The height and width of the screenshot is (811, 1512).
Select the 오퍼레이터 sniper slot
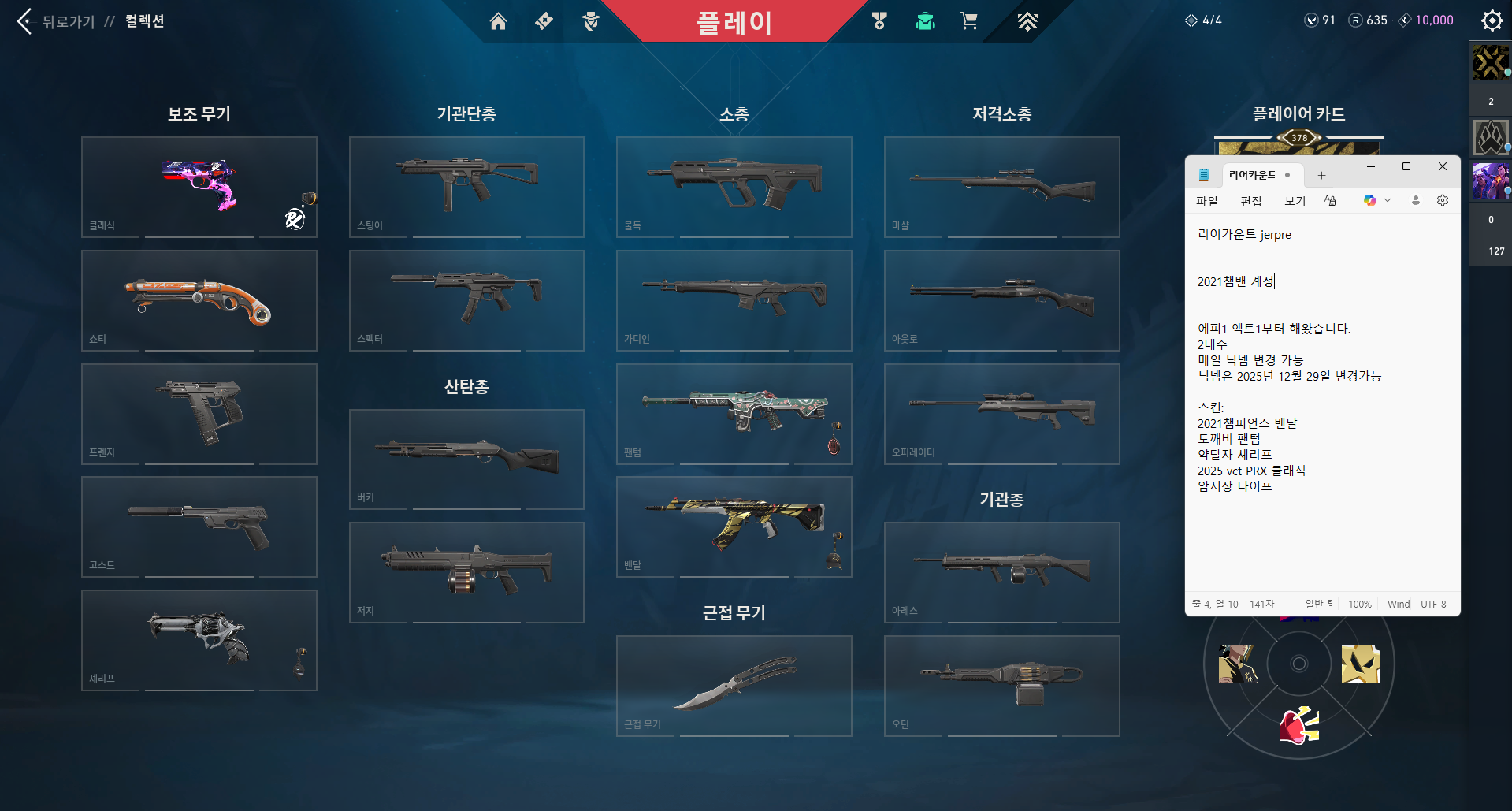(1001, 414)
